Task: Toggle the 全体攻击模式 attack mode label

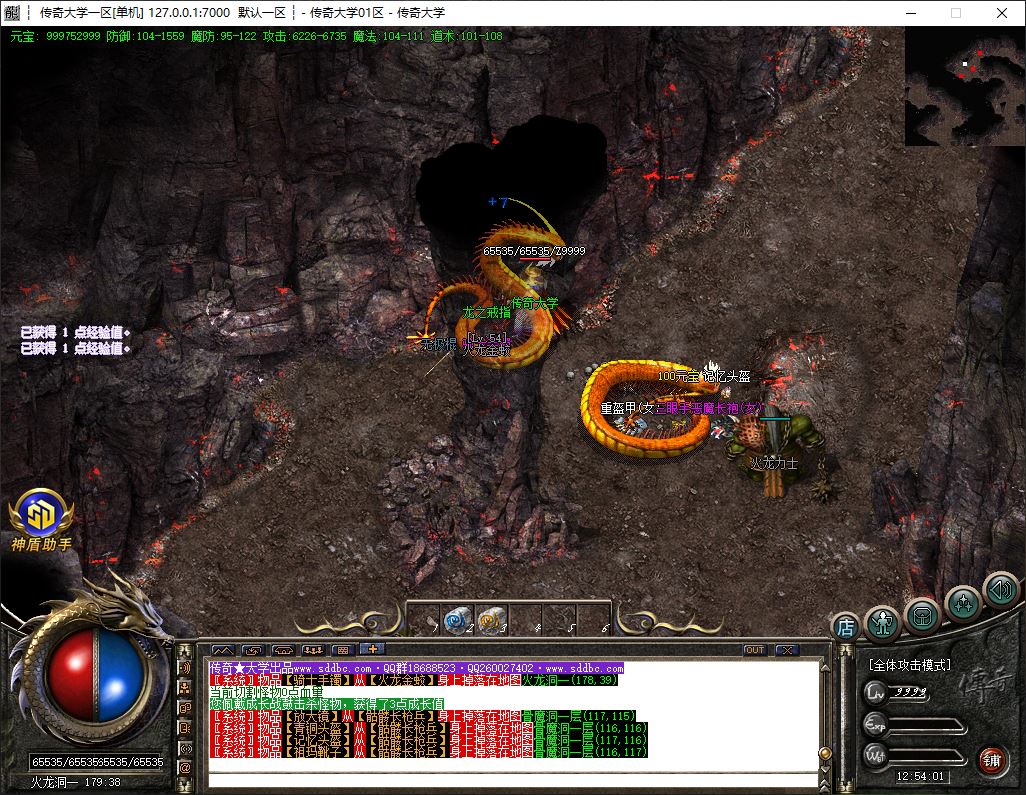Action: (x=909, y=665)
